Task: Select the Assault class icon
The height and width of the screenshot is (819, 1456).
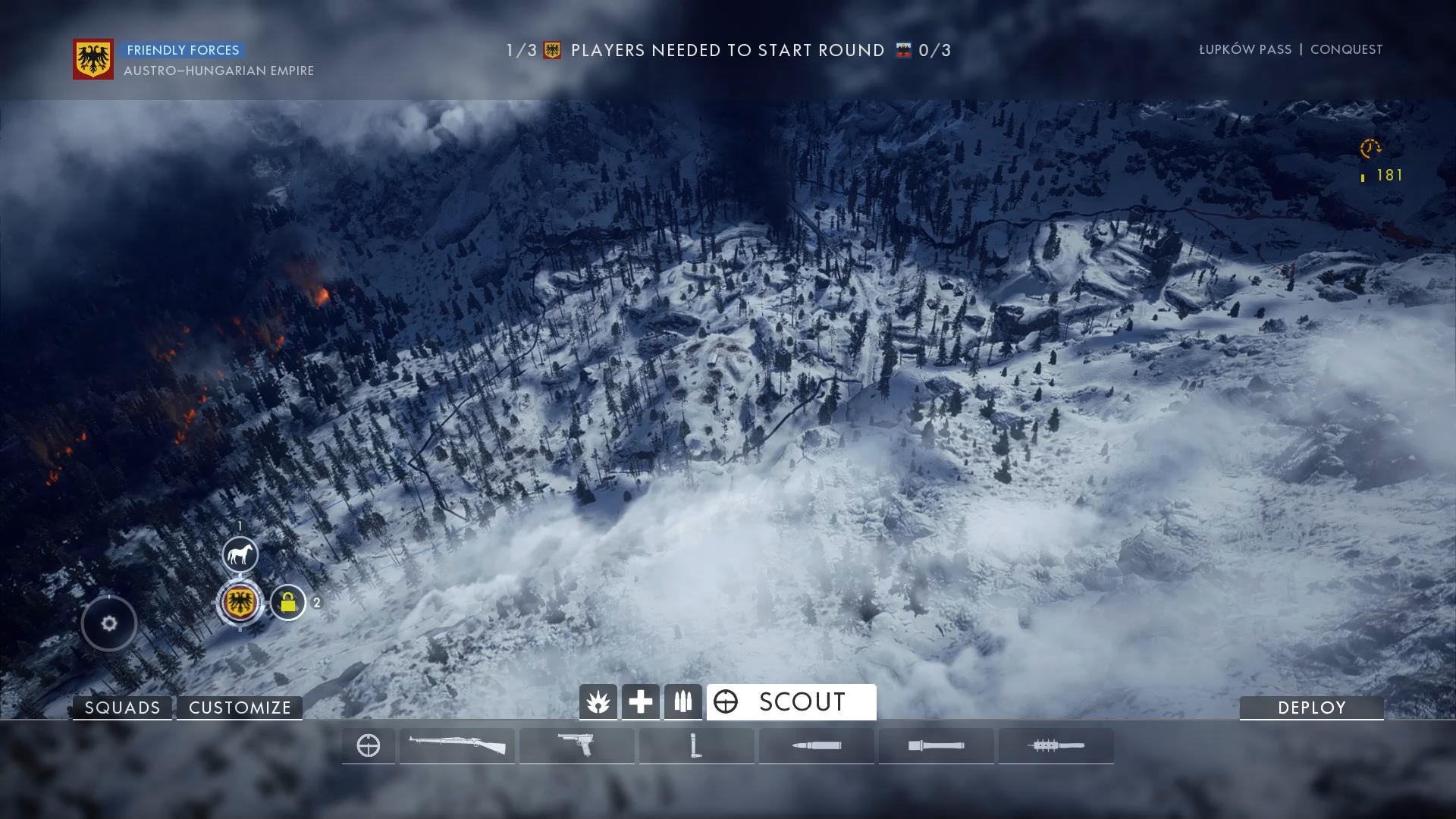Action: tap(598, 701)
